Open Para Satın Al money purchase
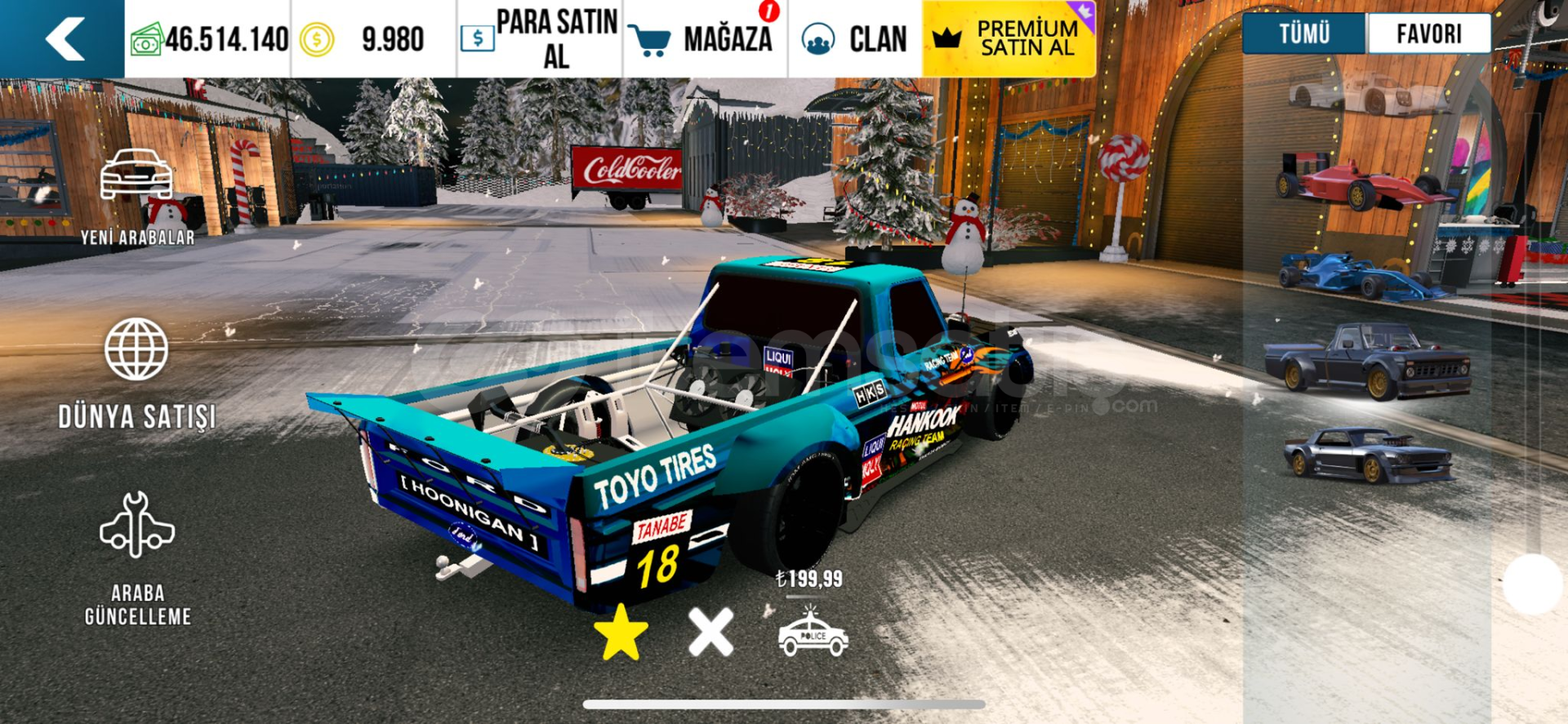The height and width of the screenshot is (724, 1568). 539,38
